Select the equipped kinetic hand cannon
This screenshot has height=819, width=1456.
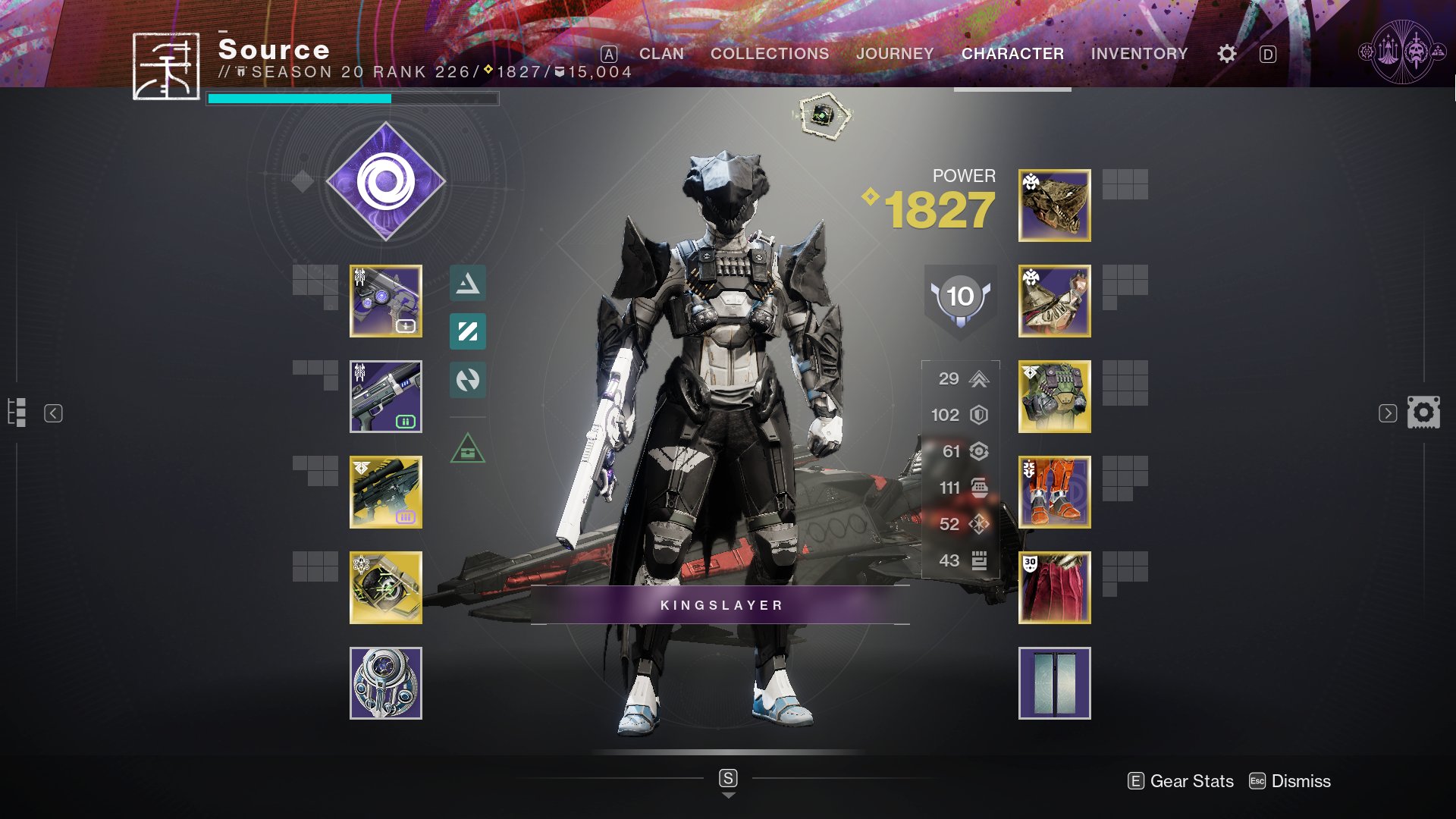coord(386,301)
